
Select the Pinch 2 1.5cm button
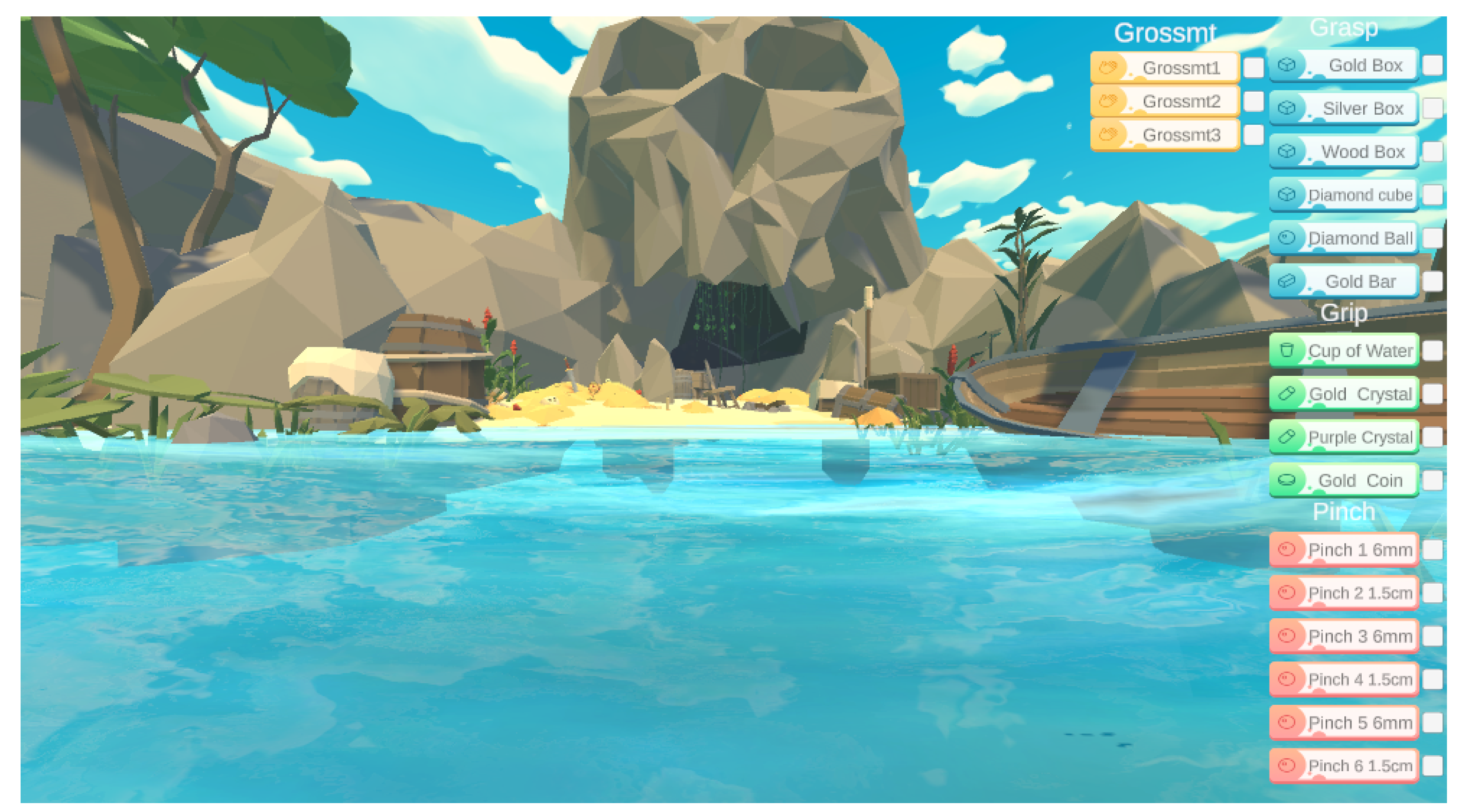[x=1343, y=593]
